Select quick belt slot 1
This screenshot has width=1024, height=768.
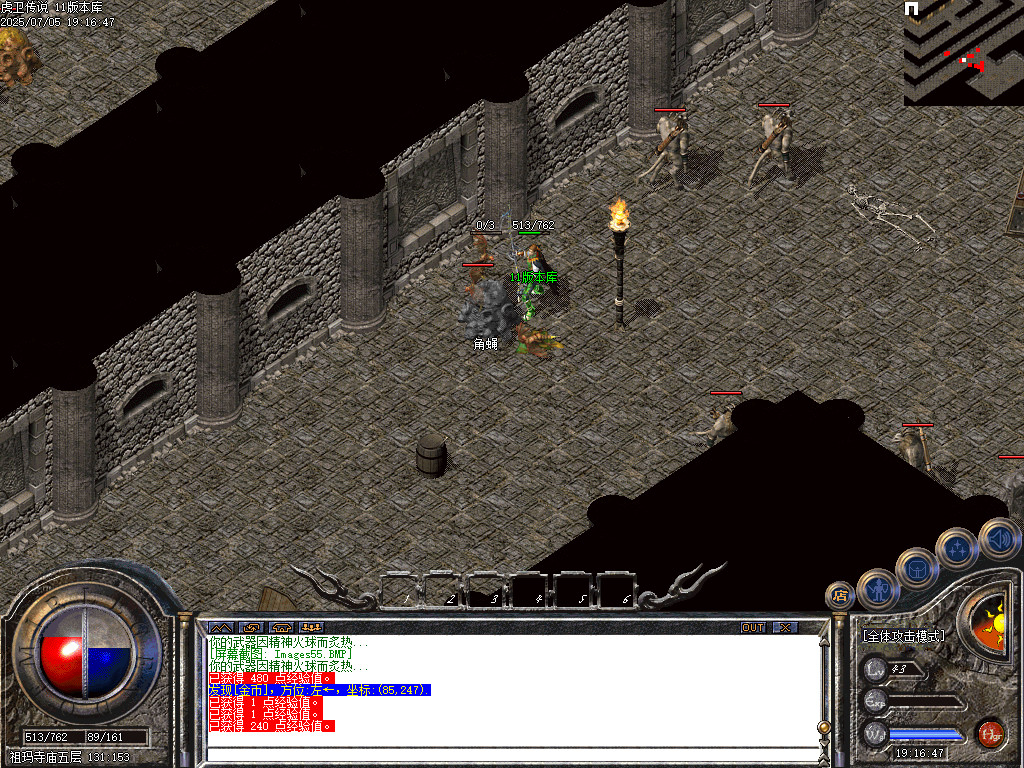402,590
